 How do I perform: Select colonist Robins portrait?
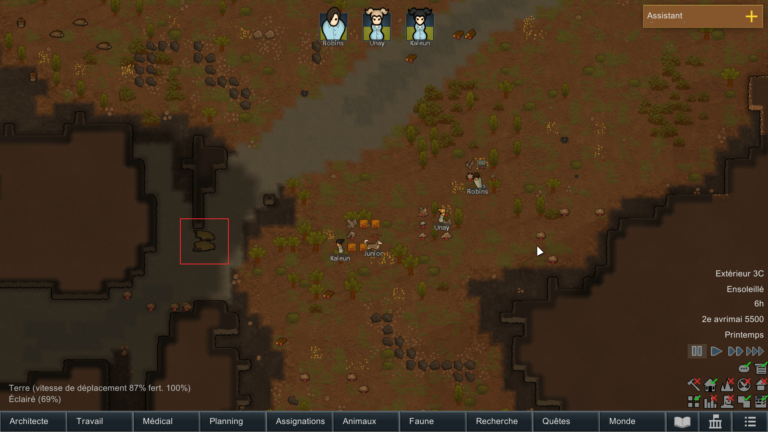click(334, 25)
